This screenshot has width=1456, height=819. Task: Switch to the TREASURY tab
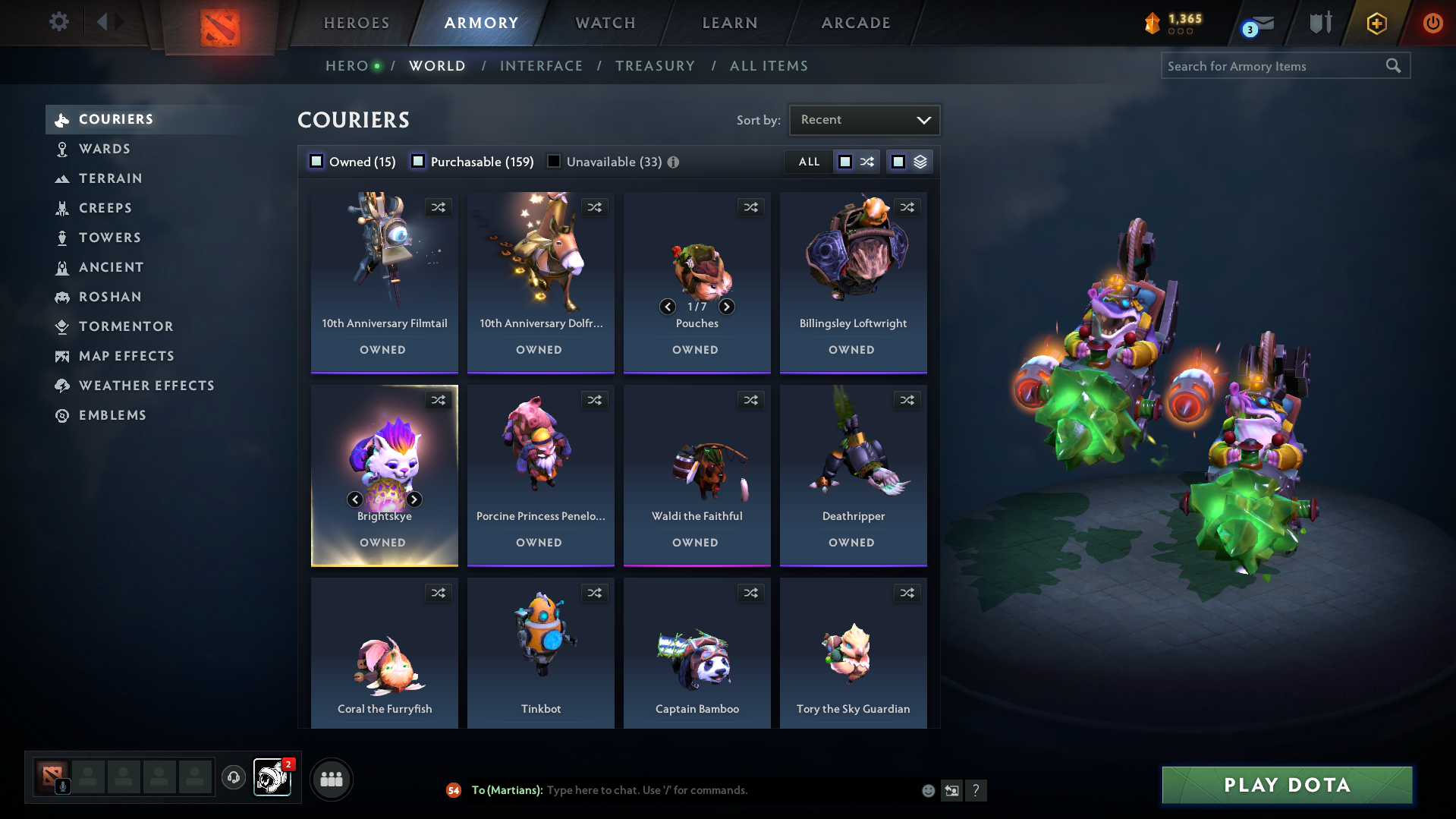coord(655,66)
